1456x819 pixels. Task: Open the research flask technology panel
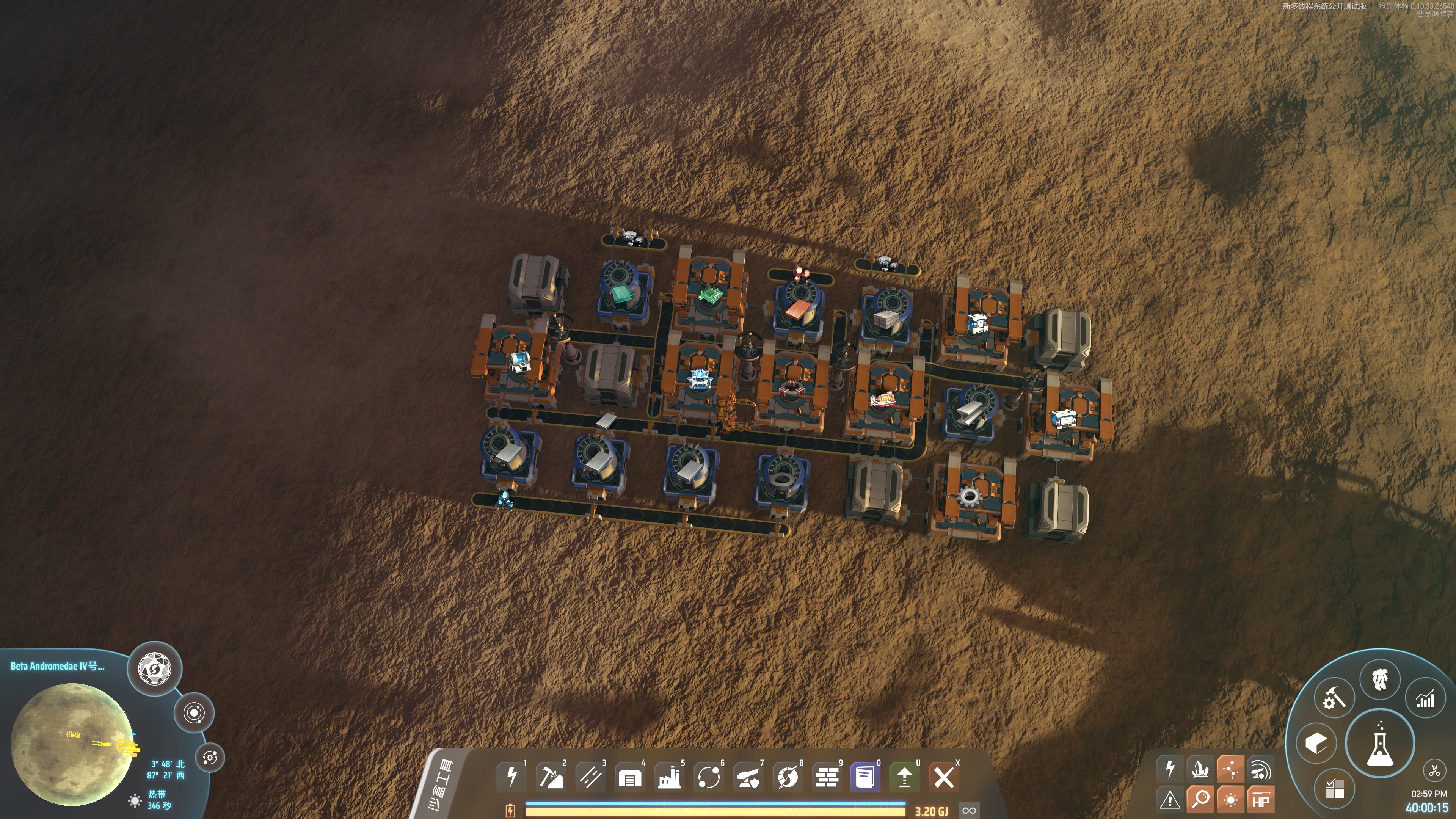click(x=1380, y=743)
